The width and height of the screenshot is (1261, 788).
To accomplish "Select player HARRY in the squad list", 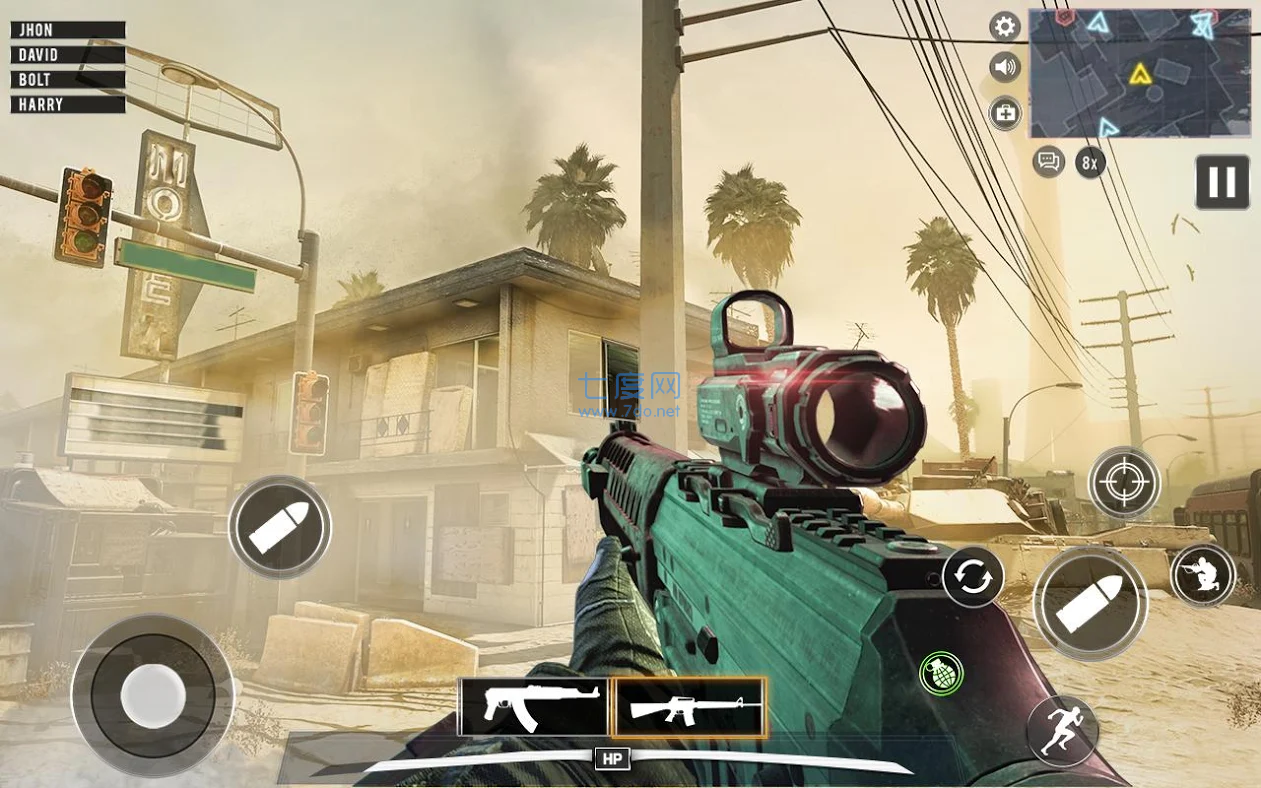I will 68,104.
